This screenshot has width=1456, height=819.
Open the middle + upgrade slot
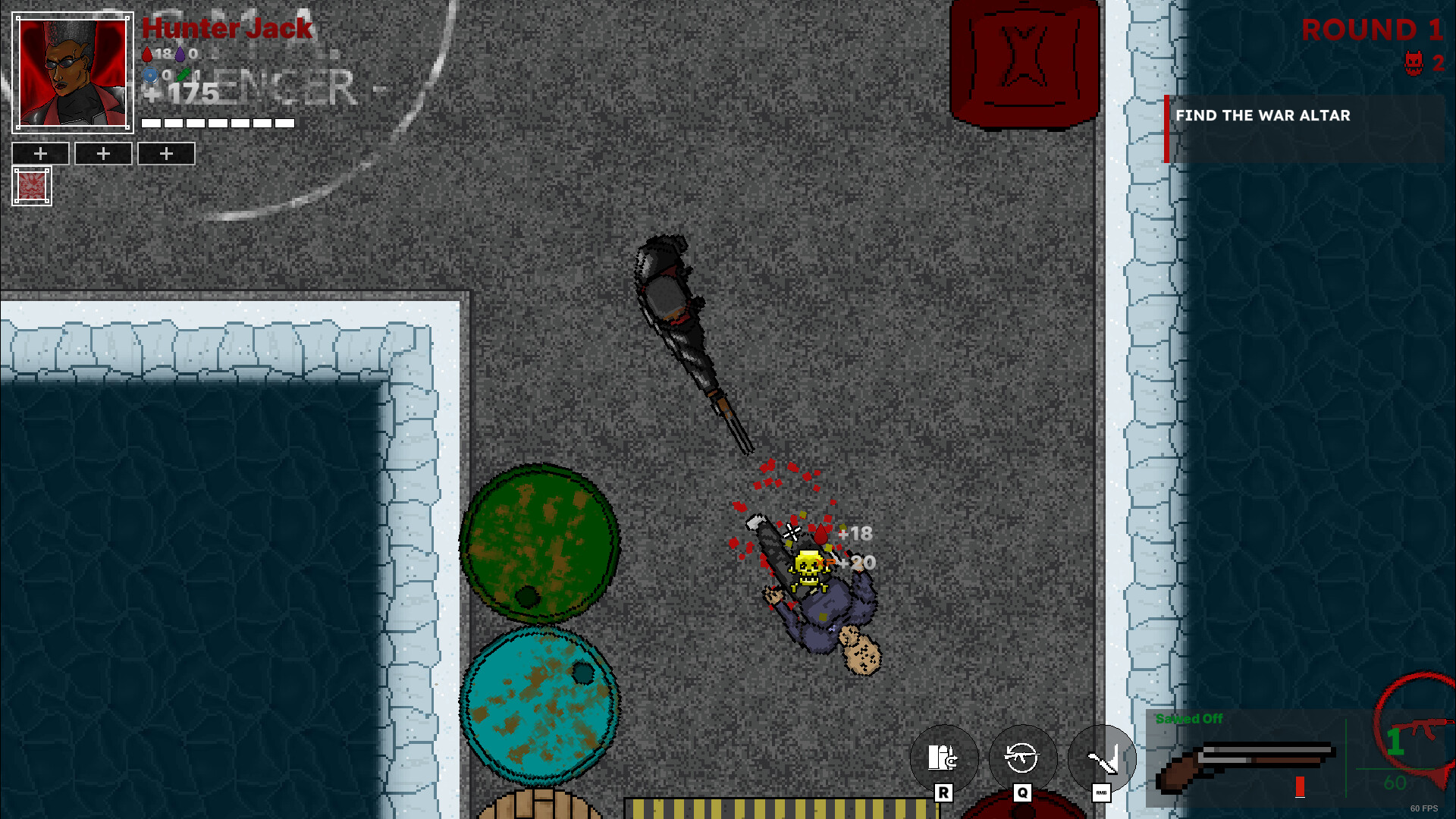coord(103,153)
